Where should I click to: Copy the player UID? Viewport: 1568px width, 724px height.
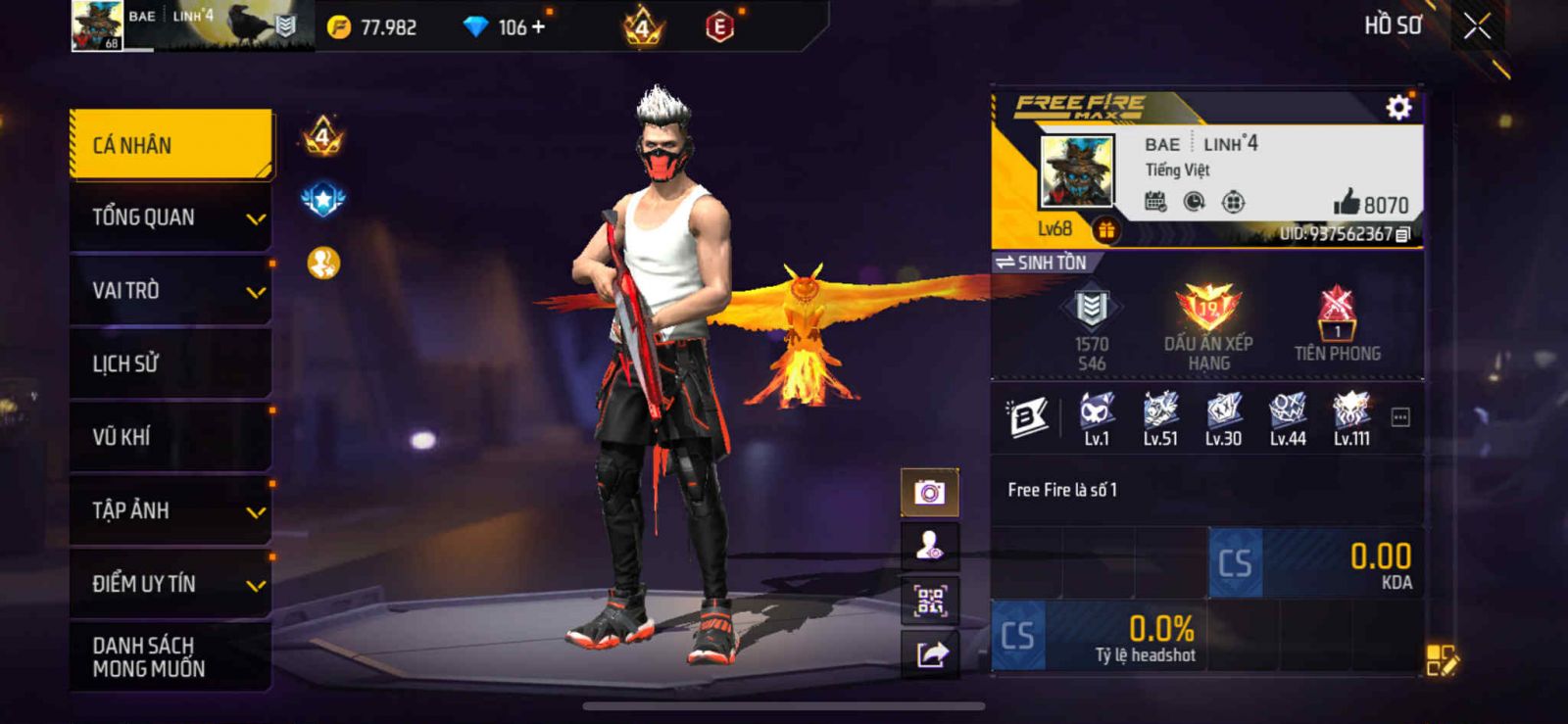(1403, 234)
